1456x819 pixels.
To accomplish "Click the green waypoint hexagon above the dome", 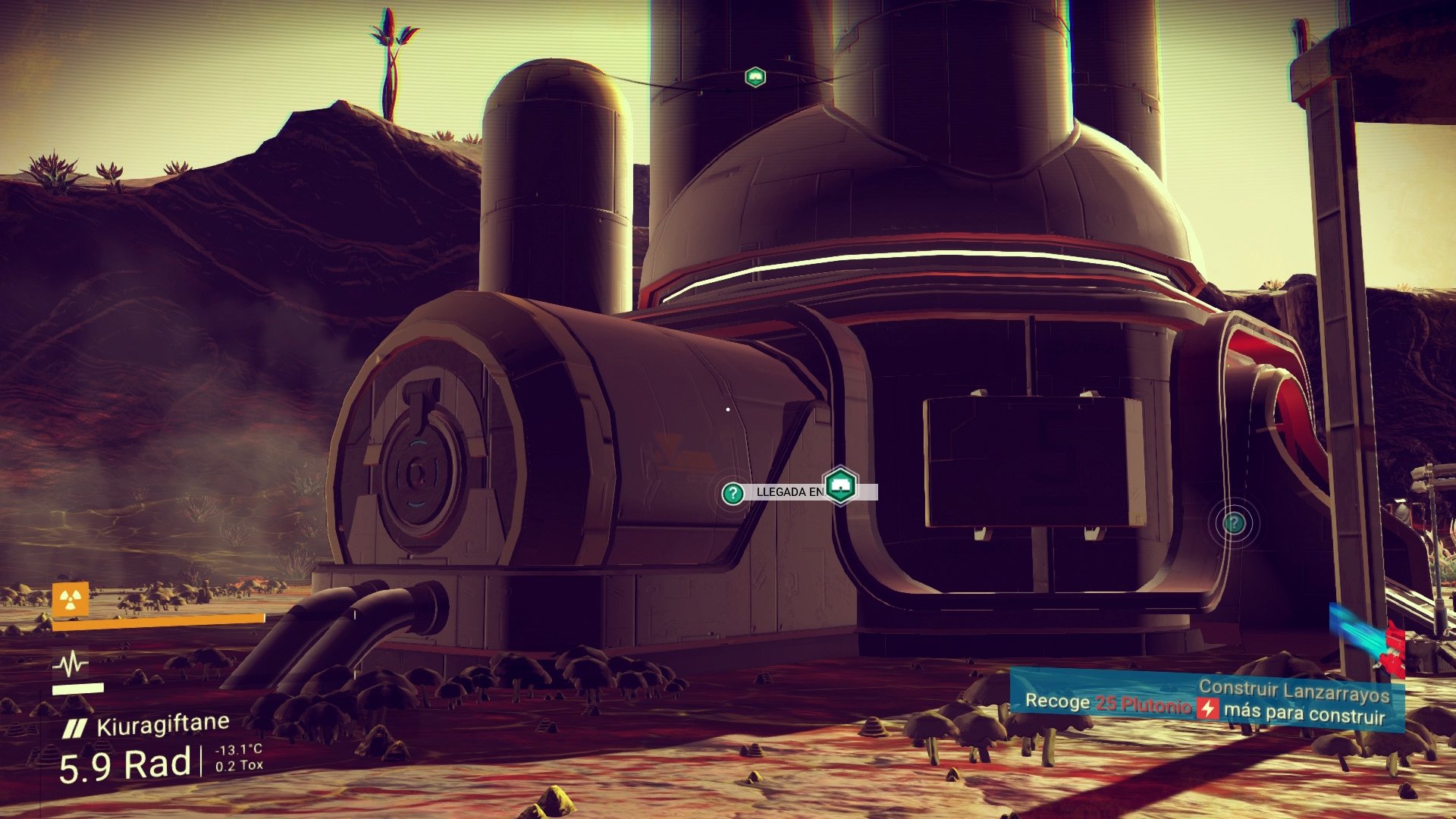I will [x=755, y=76].
